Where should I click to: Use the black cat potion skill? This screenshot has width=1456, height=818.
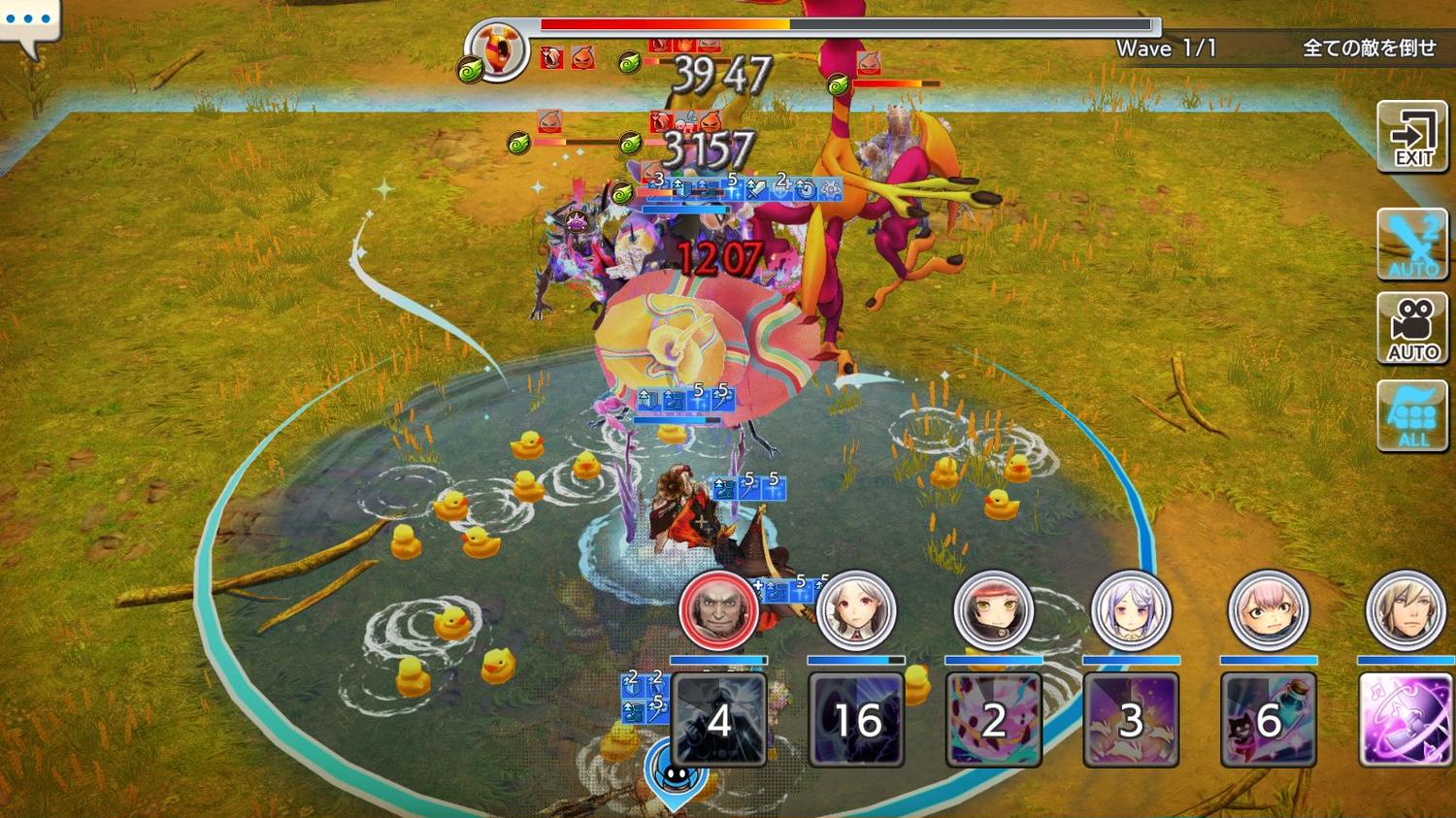click(1268, 719)
